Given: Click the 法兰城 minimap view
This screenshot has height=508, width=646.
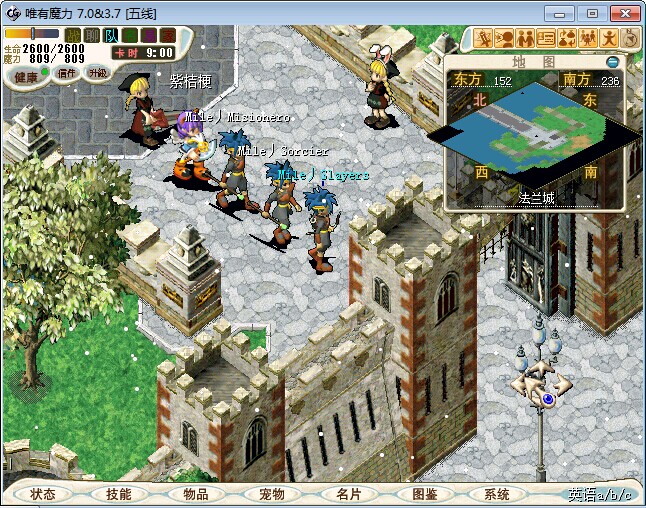Looking at the screenshot, I should (535, 135).
